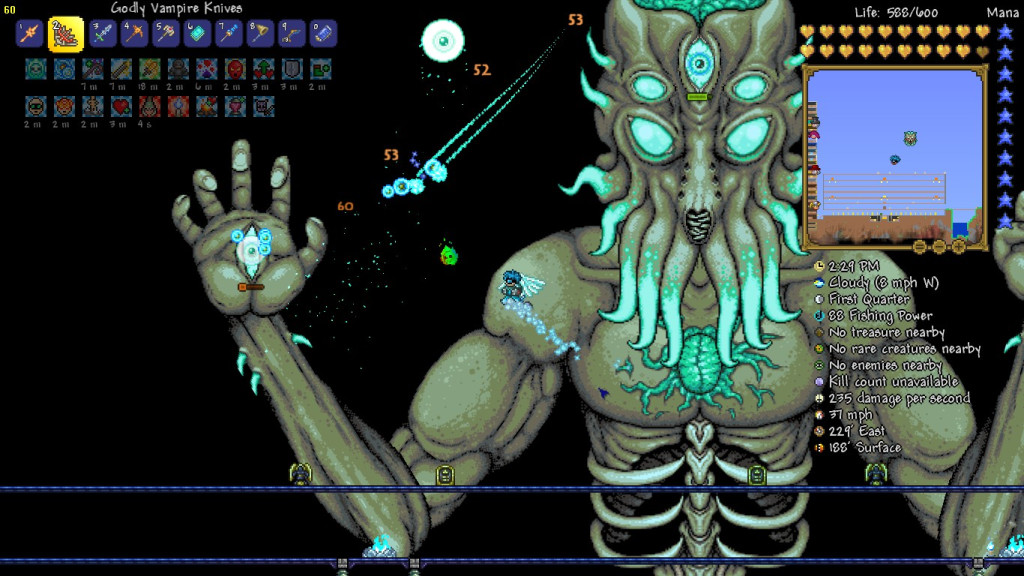Select the Vampire Knives hotbar slot

tap(66, 34)
